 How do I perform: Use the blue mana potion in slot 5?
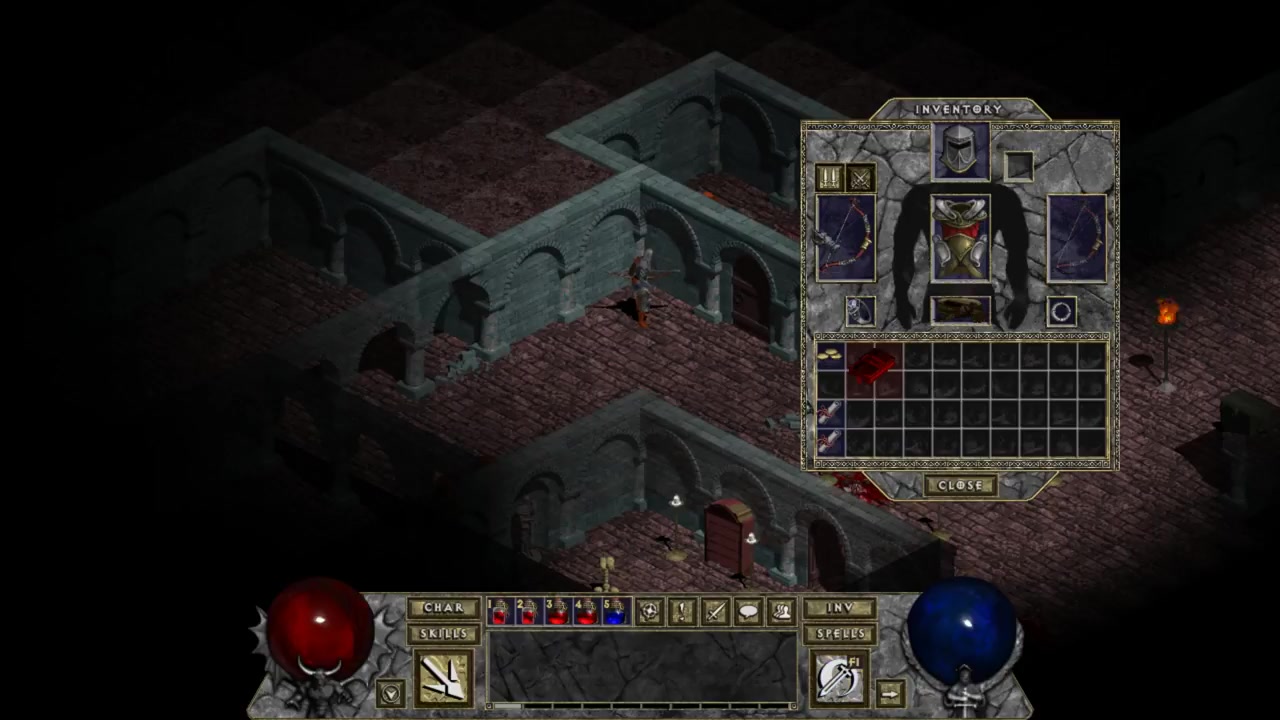click(615, 611)
